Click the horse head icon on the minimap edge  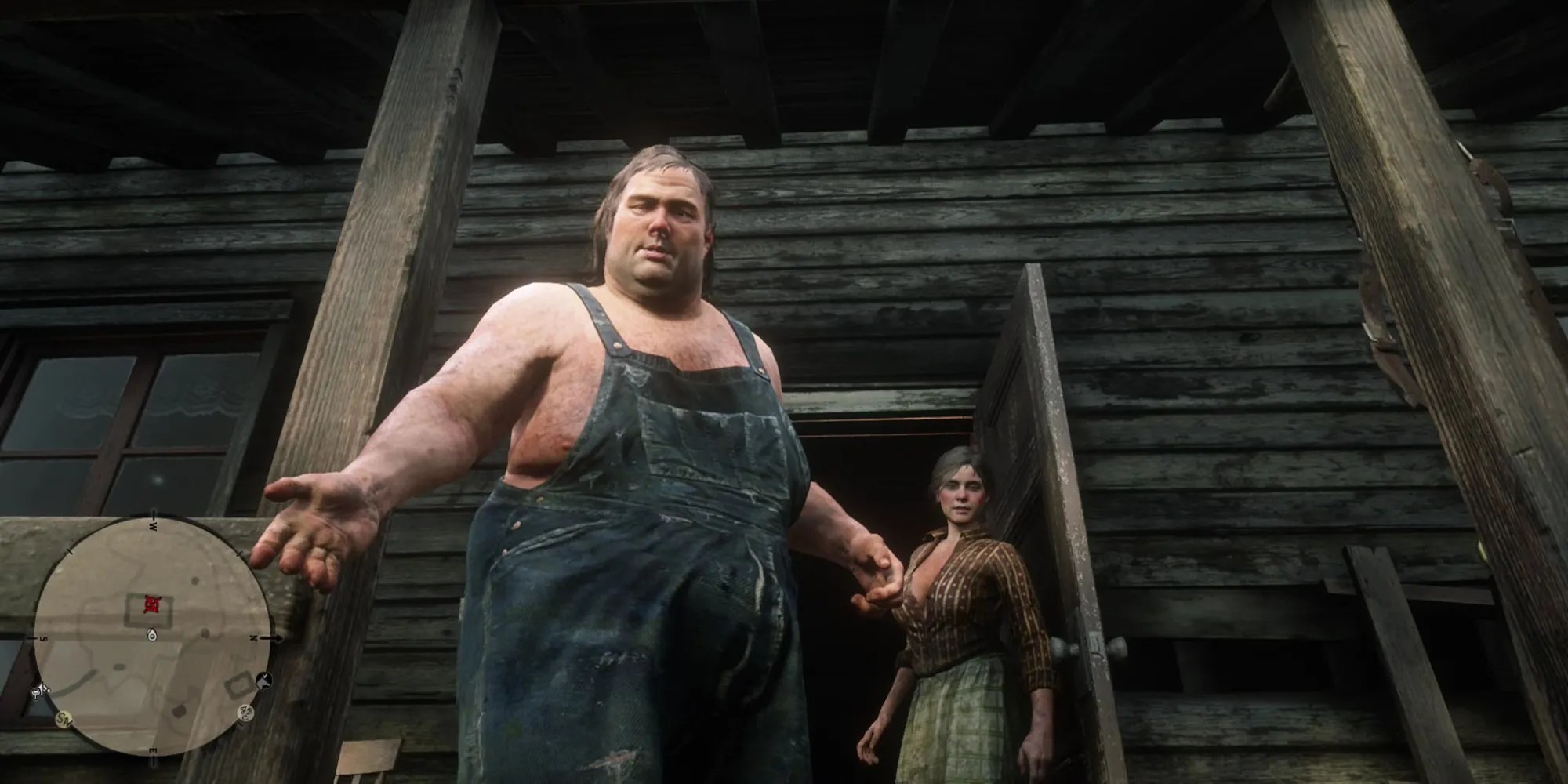pyautogui.click(x=263, y=681)
